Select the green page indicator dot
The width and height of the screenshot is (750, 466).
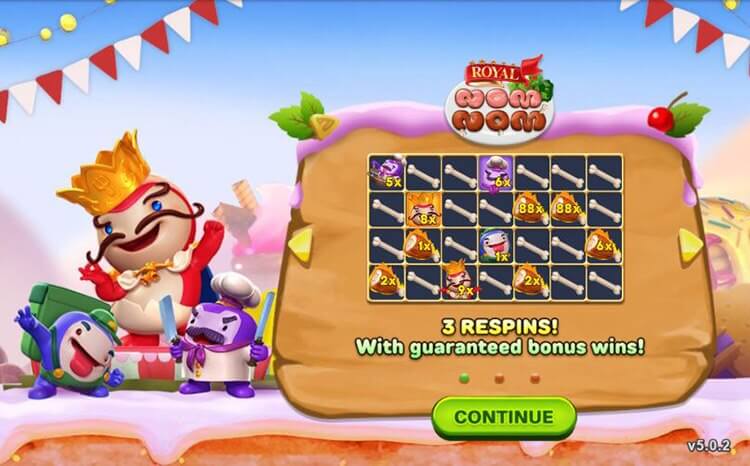coord(463,378)
